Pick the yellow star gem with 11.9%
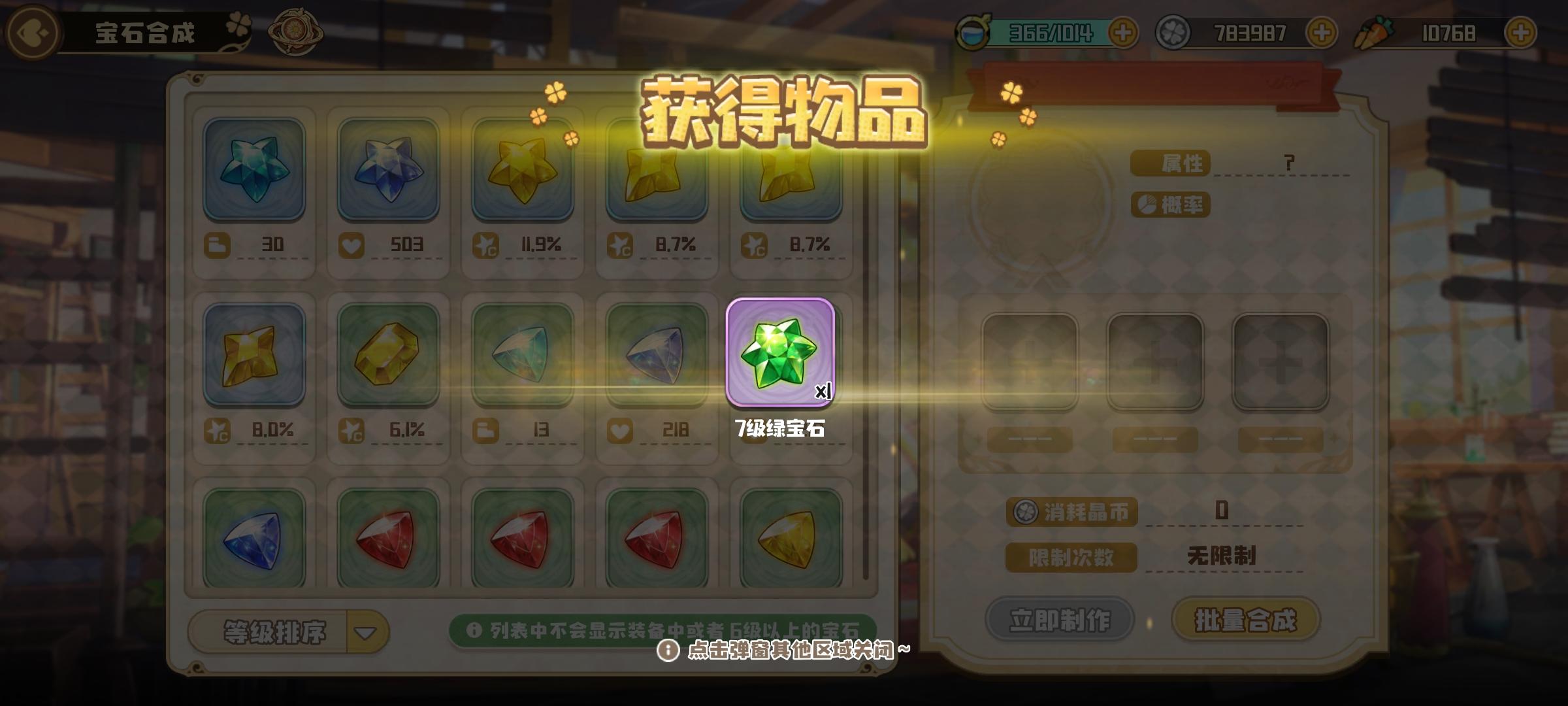The height and width of the screenshot is (706, 1568). [x=523, y=171]
